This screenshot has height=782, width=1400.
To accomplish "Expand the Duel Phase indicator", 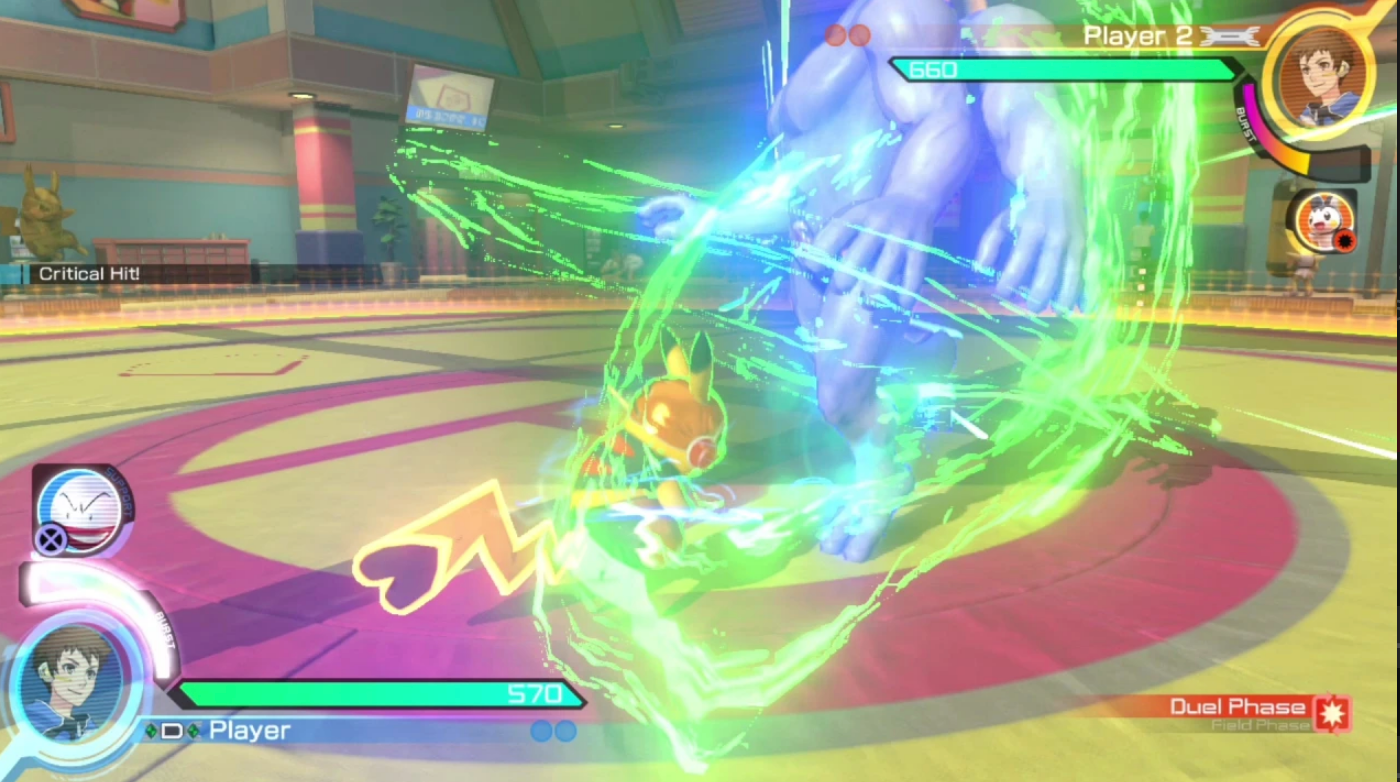I will pyautogui.click(x=1239, y=707).
